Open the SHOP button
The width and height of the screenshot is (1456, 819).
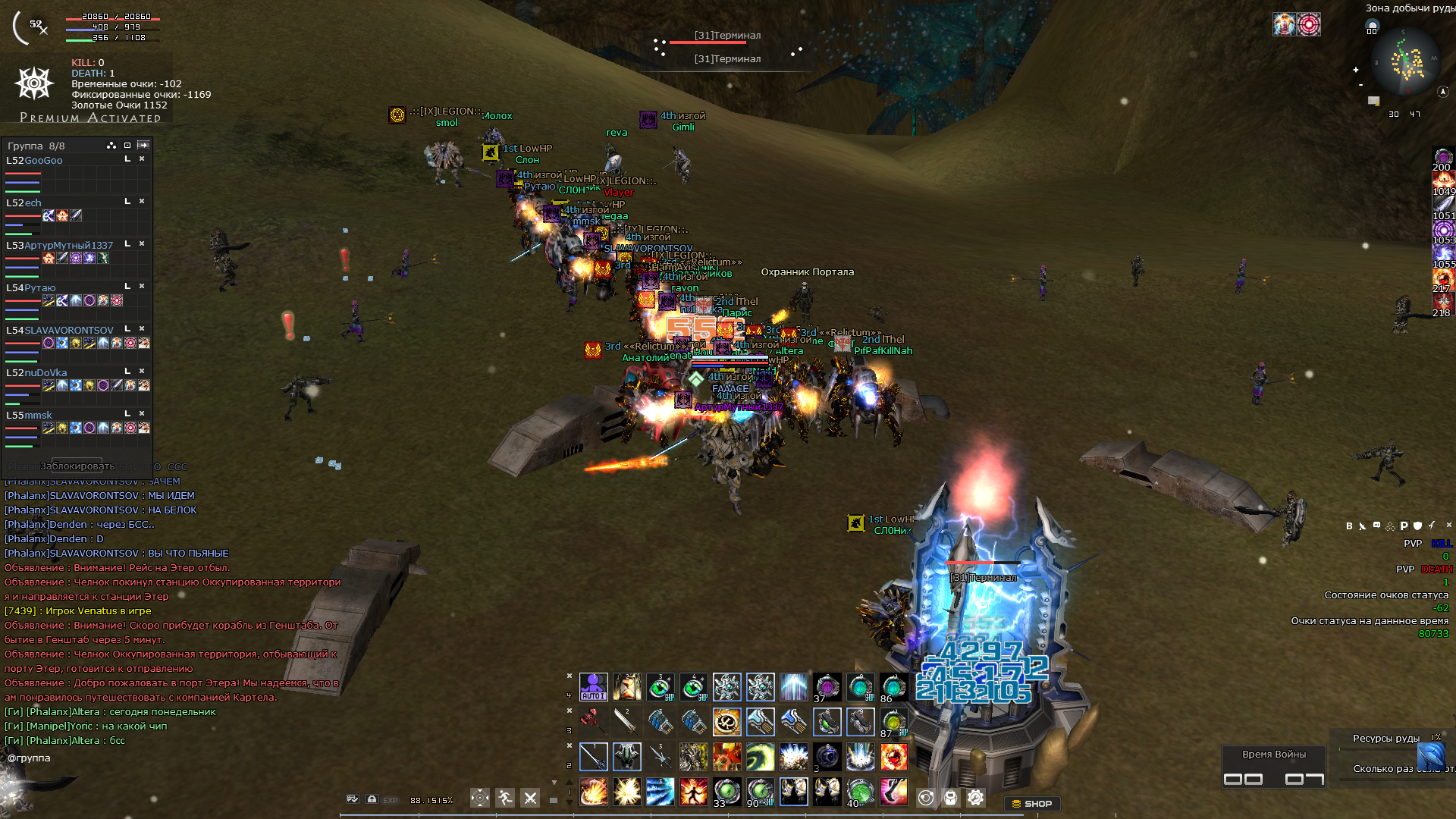[x=1031, y=804]
